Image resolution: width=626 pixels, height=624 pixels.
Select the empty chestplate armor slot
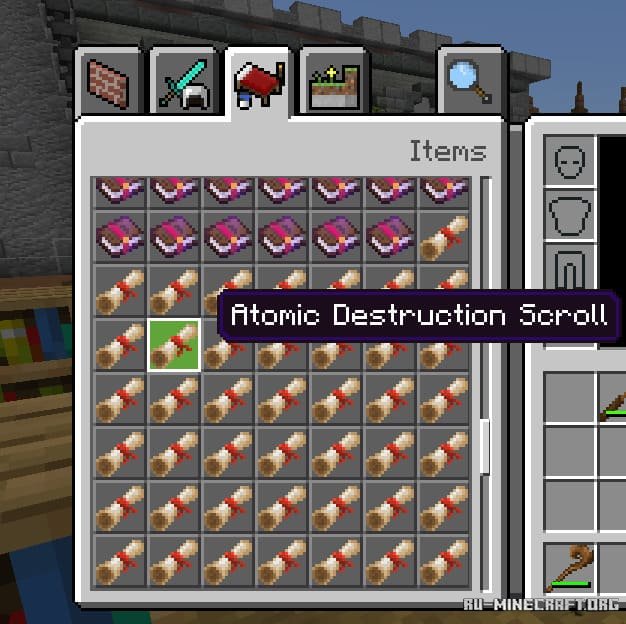(x=569, y=215)
